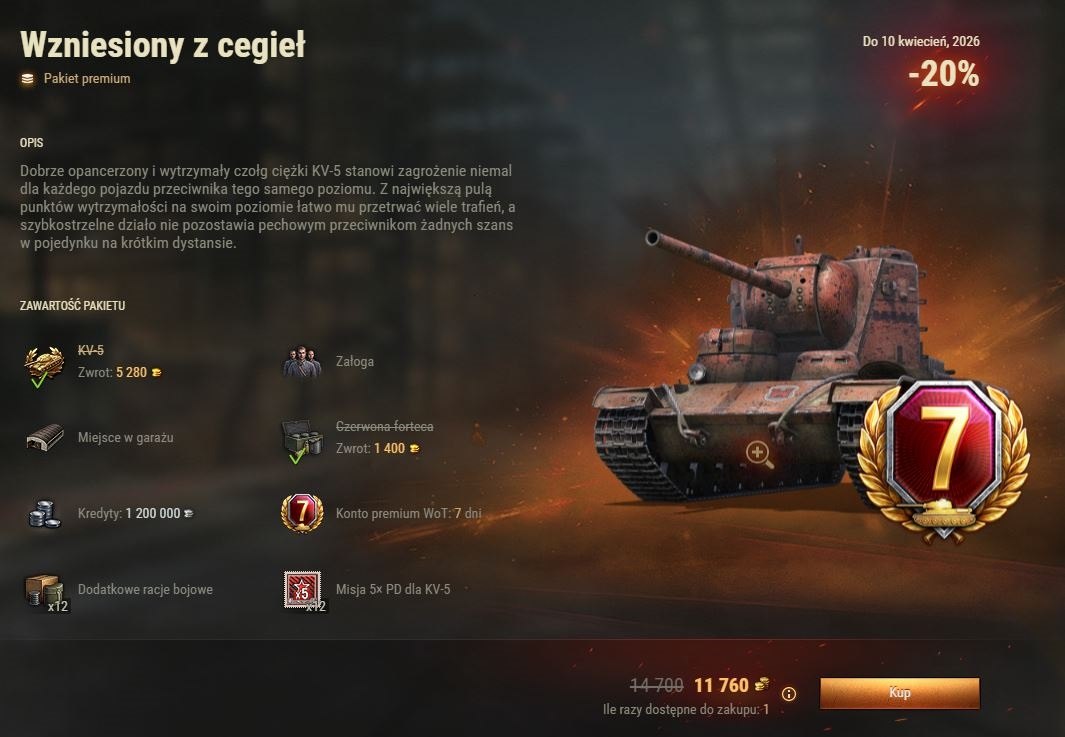Select the Dodatkowe racje bojowe item
Image resolution: width=1065 pixels, height=737 pixels.
coord(44,590)
